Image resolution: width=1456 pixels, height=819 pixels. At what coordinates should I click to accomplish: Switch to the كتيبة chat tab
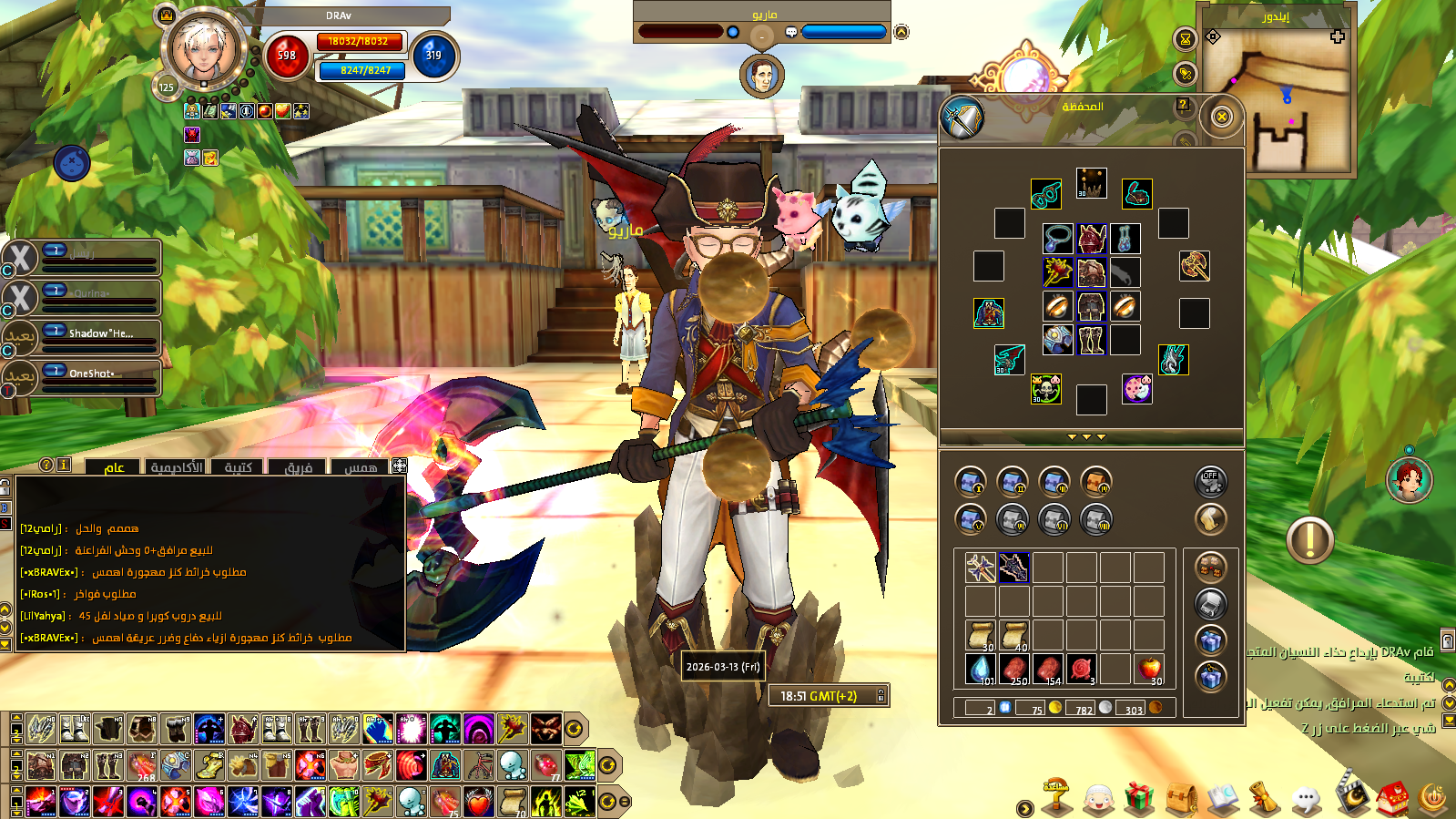[238, 467]
